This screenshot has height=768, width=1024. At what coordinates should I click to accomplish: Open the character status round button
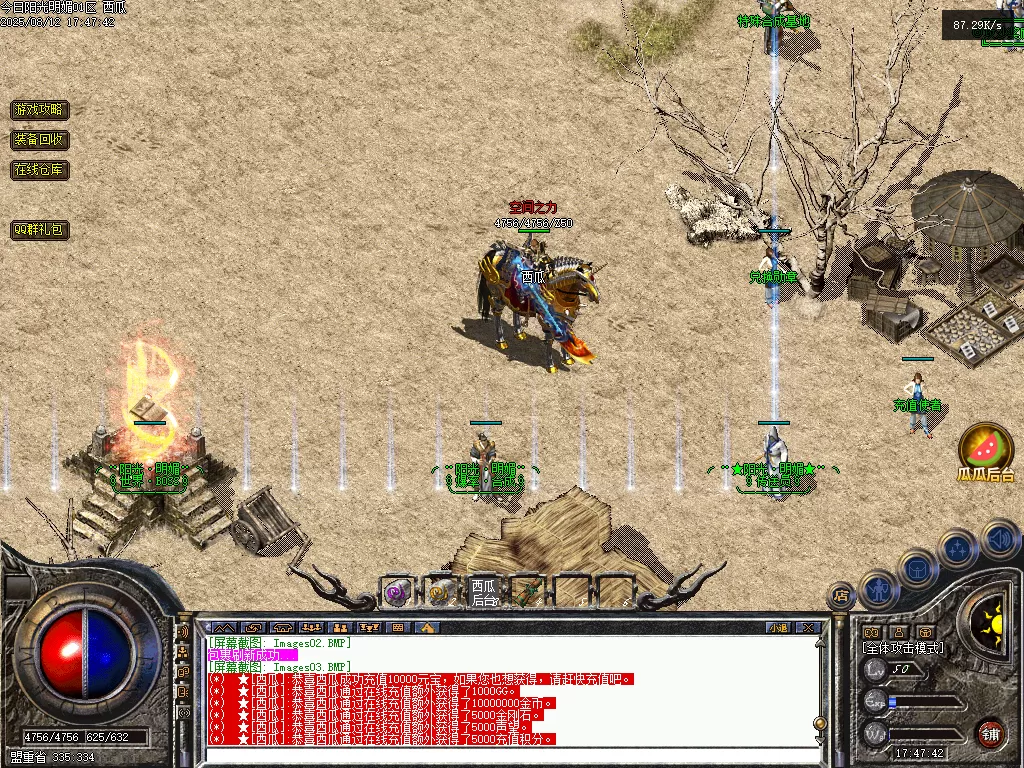click(x=878, y=588)
